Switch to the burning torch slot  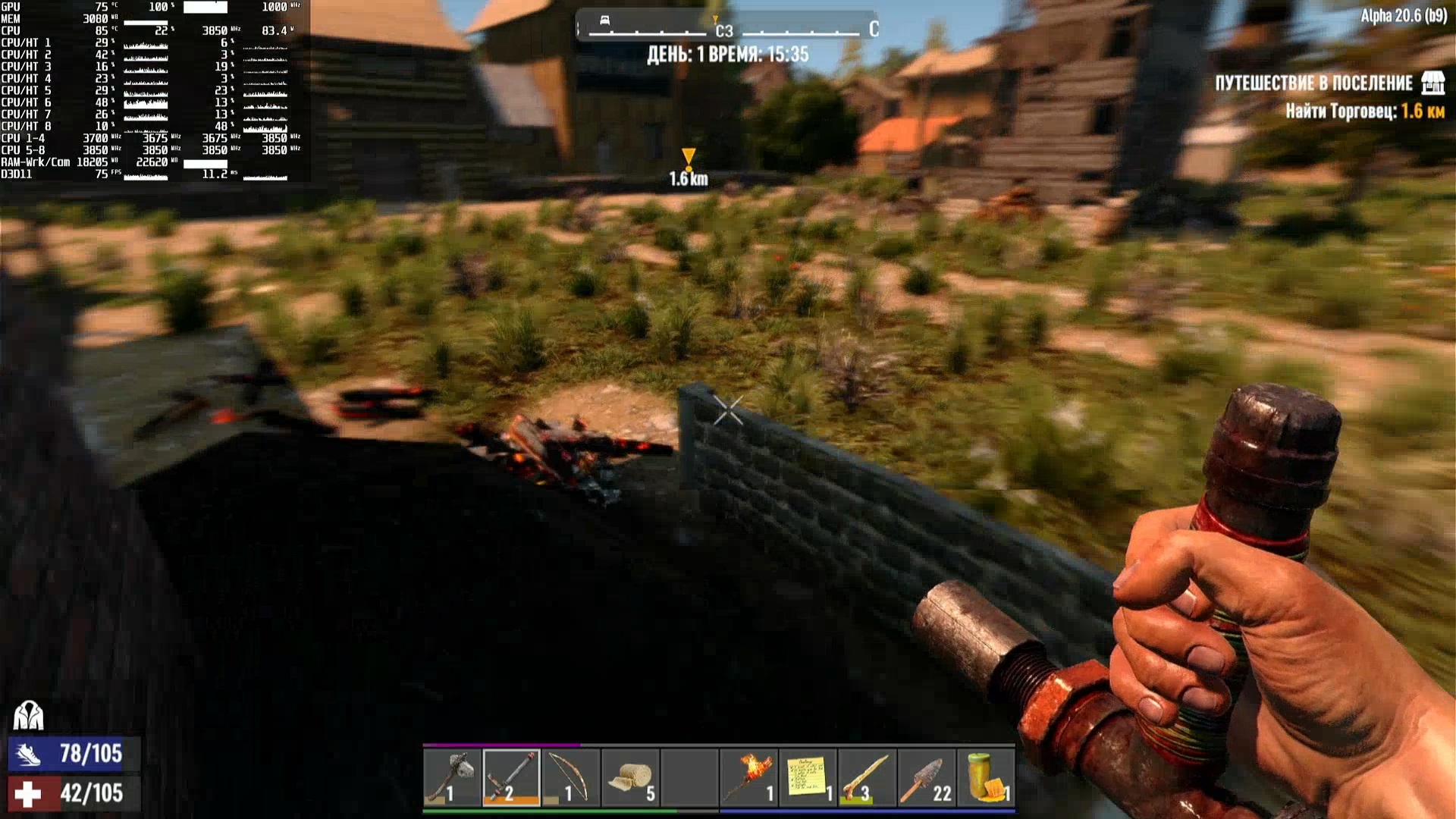point(748,777)
